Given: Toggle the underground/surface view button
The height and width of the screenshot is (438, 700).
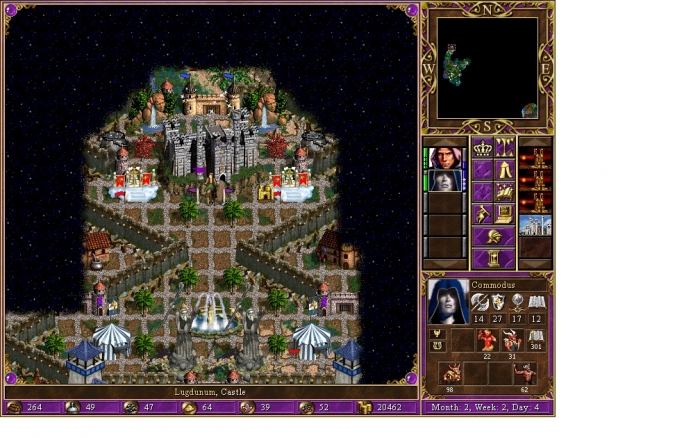Looking at the screenshot, I should (x=505, y=149).
